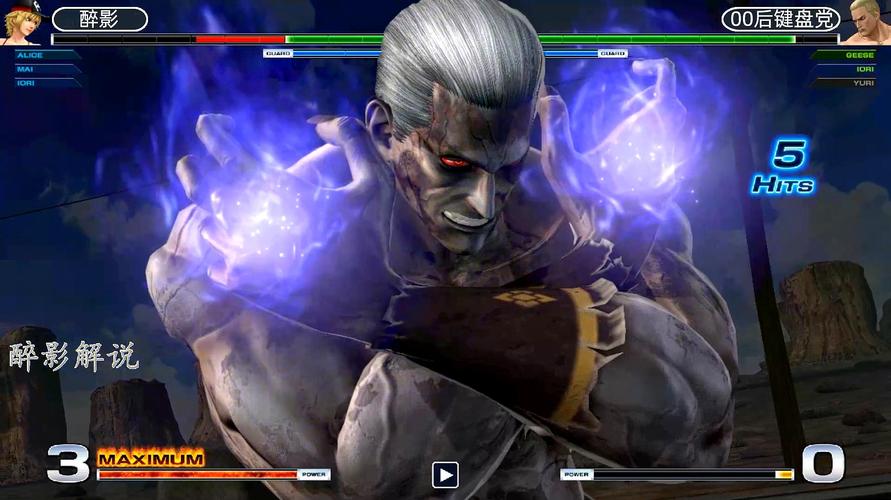Click the video play button
891x500 pixels.
click(x=445, y=474)
